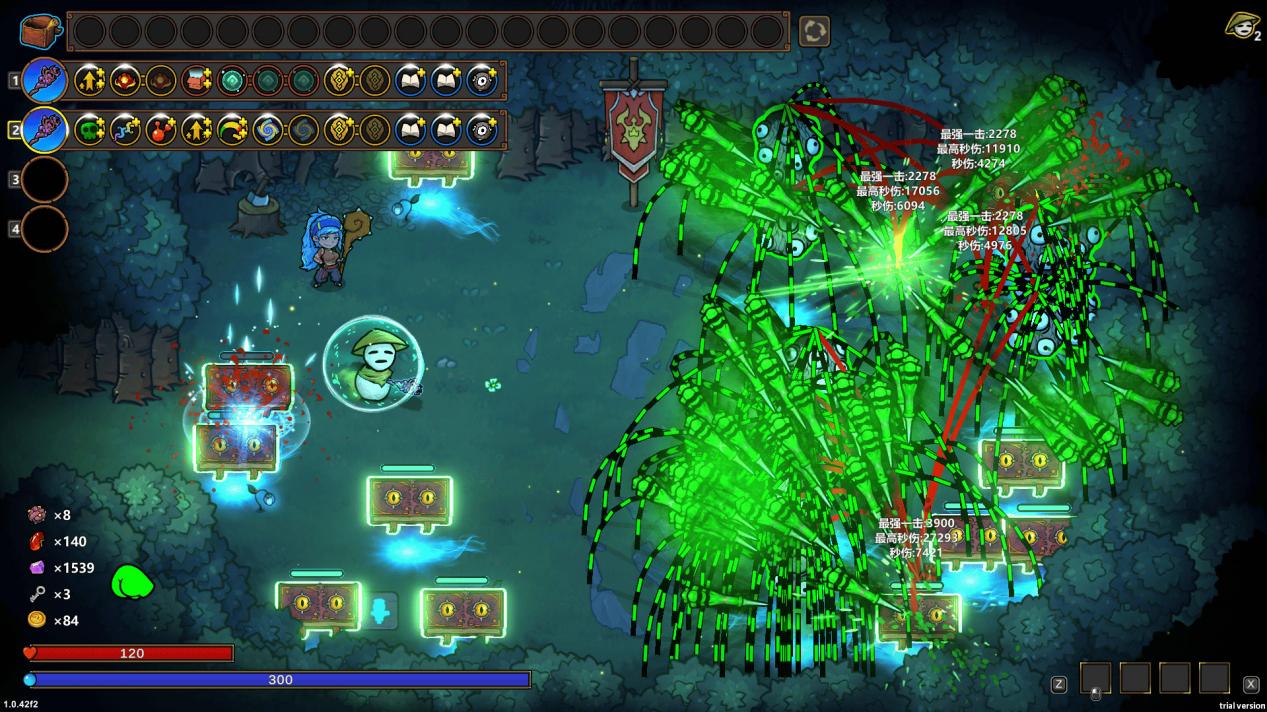Select the bright blue swirl rune
The height and width of the screenshot is (712, 1267).
point(268,129)
